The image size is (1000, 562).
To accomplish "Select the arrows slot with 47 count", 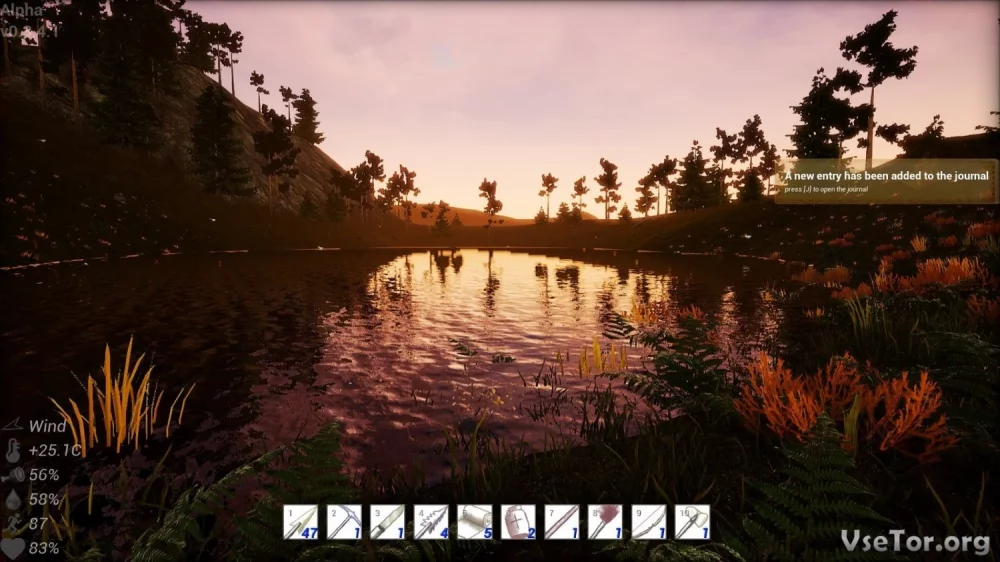I will pyautogui.click(x=300, y=522).
